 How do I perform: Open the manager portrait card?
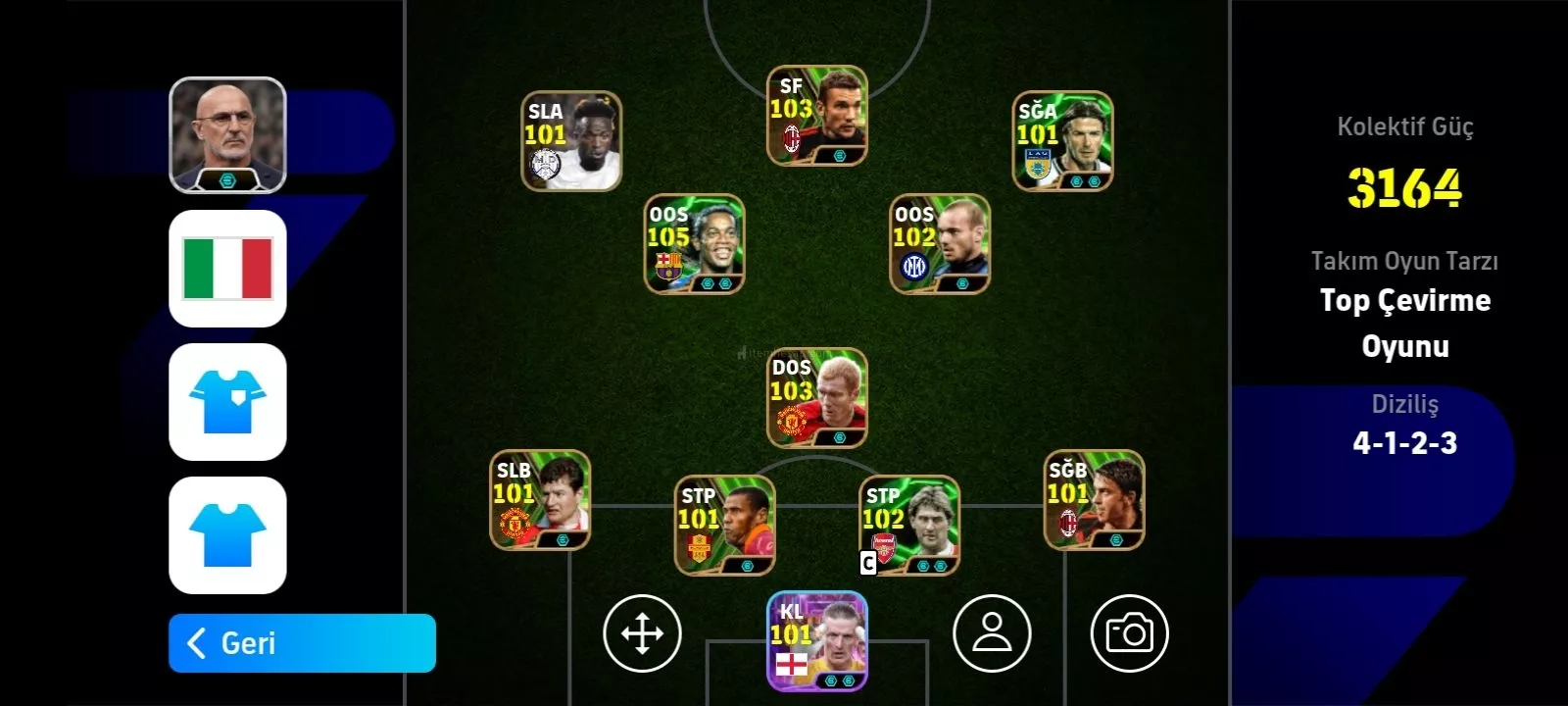(x=228, y=135)
